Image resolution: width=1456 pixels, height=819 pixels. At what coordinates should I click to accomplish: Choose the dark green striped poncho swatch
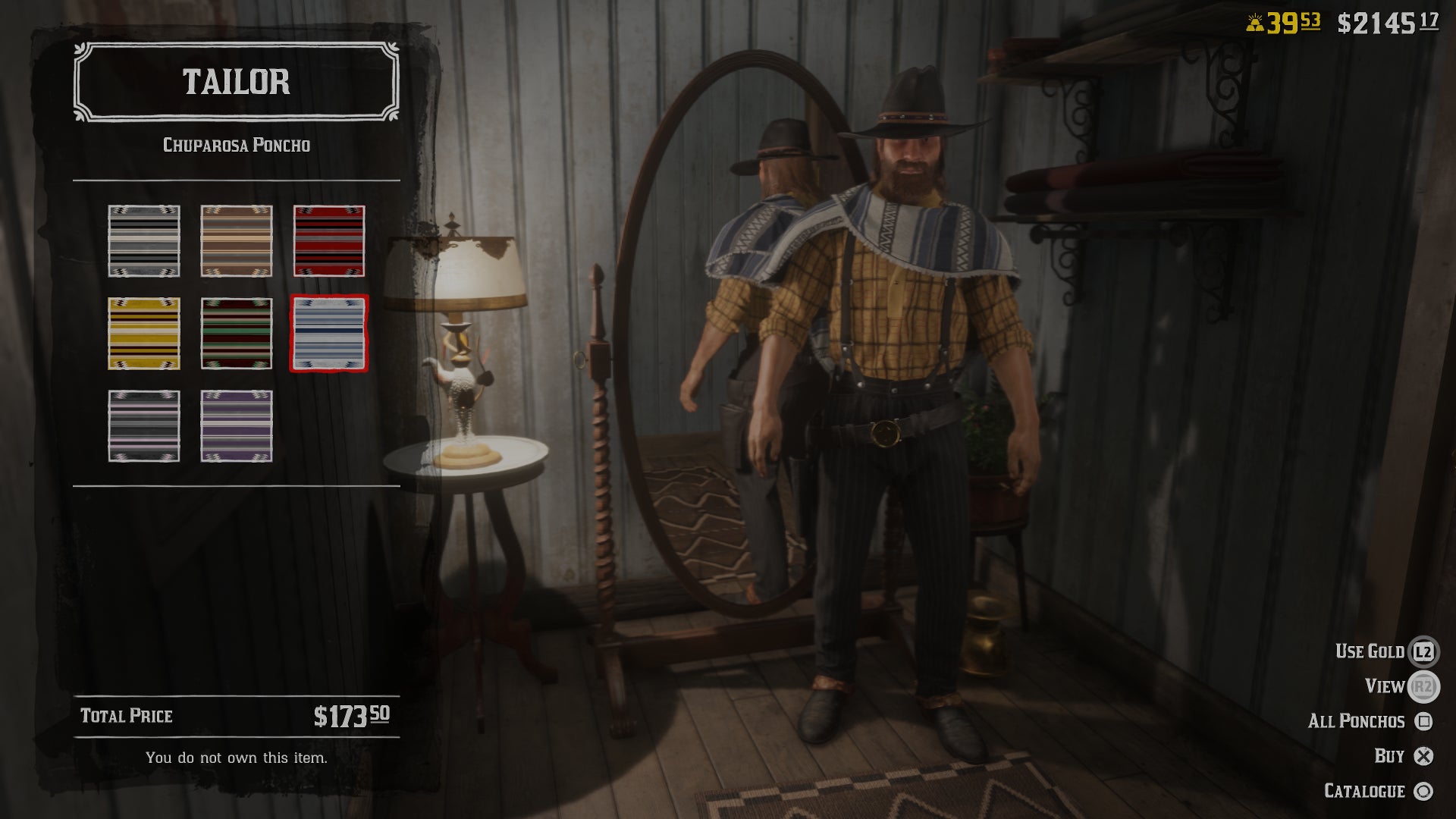pyautogui.click(x=237, y=334)
